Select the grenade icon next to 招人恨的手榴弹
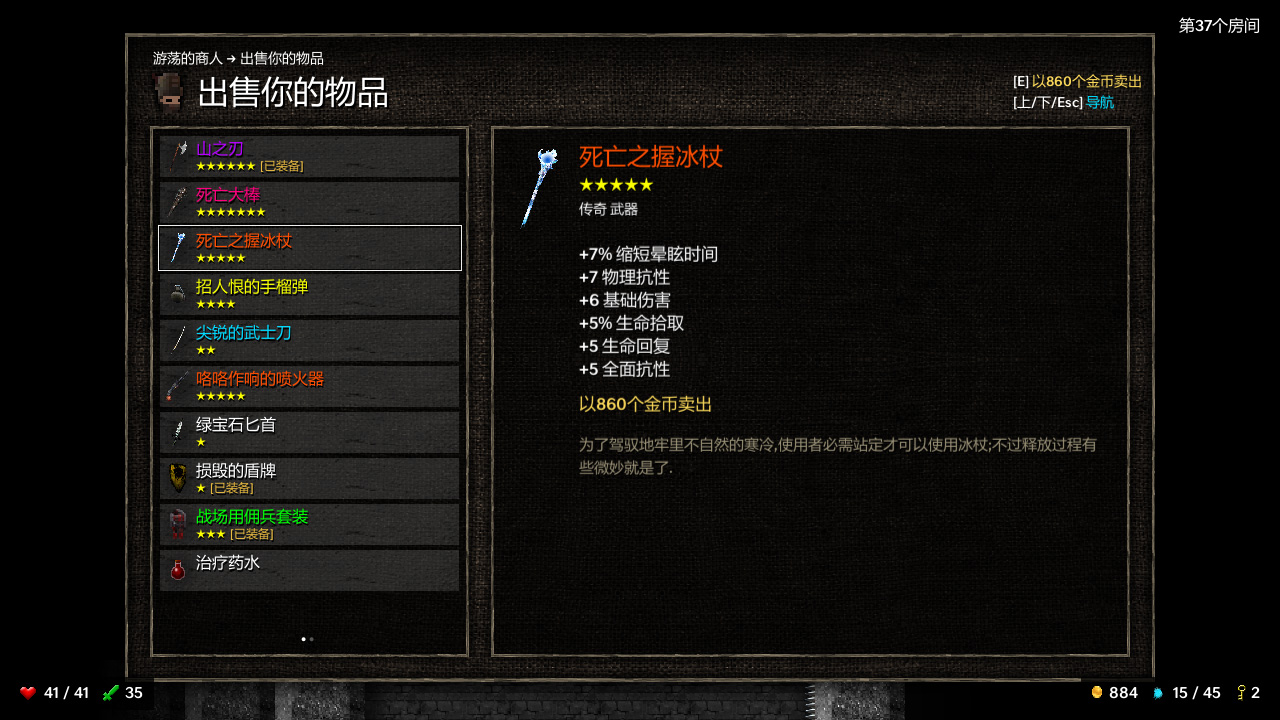Viewport: 1280px width, 720px height. tap(178, 294)
